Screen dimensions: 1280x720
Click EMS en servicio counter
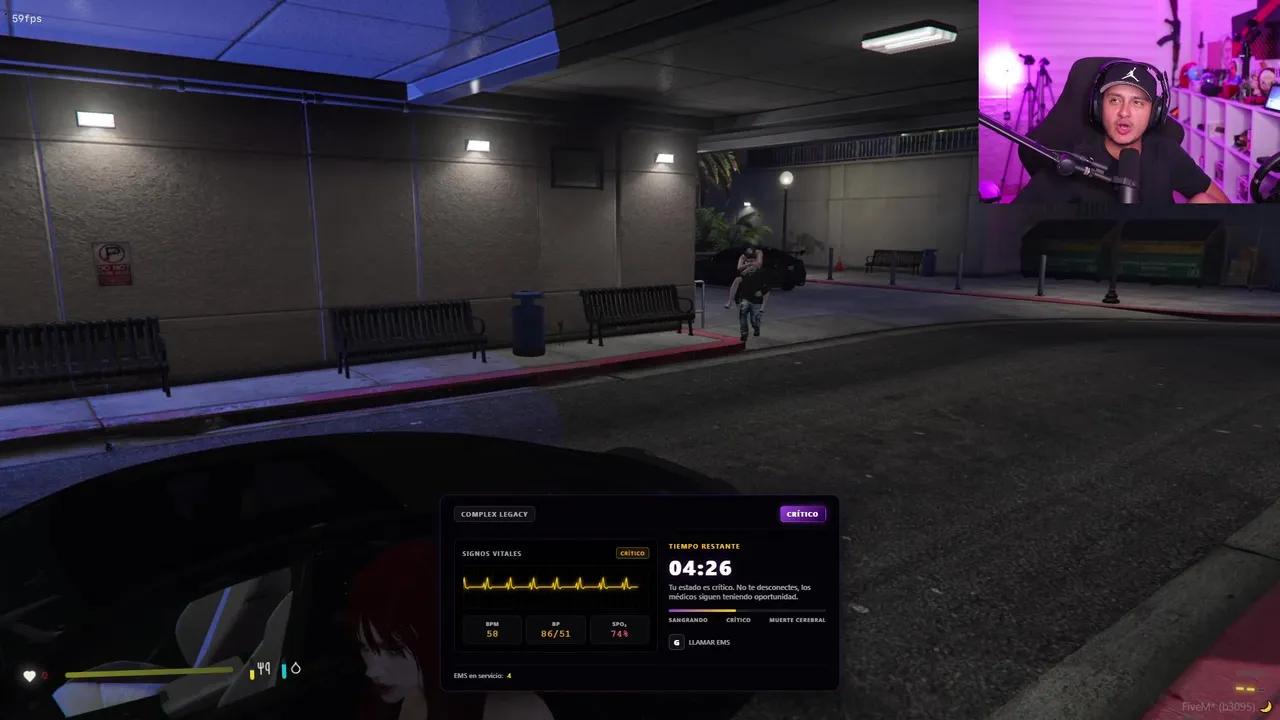(x=482, y=675)
